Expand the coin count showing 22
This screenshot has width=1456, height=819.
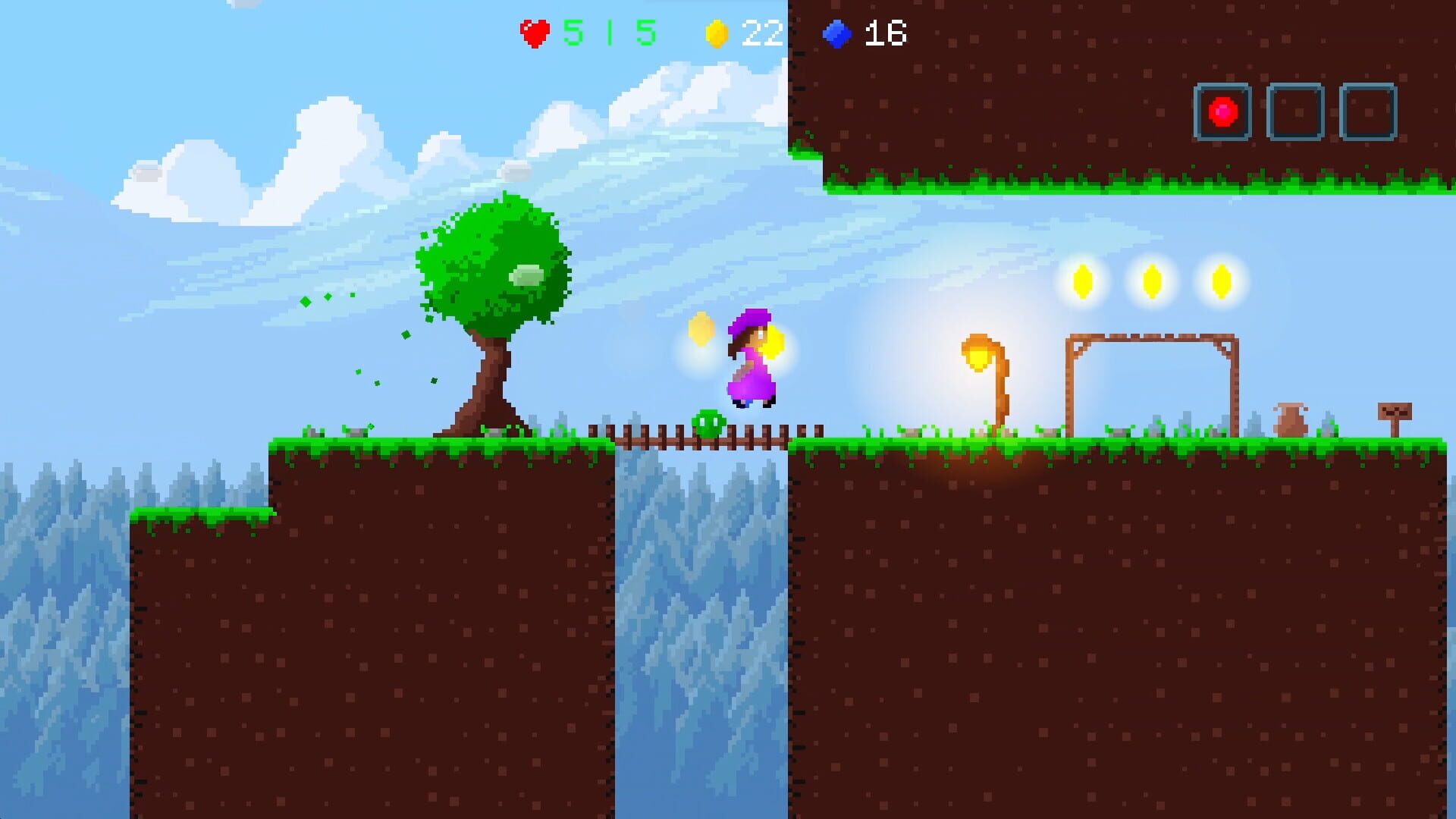(762, 32)
